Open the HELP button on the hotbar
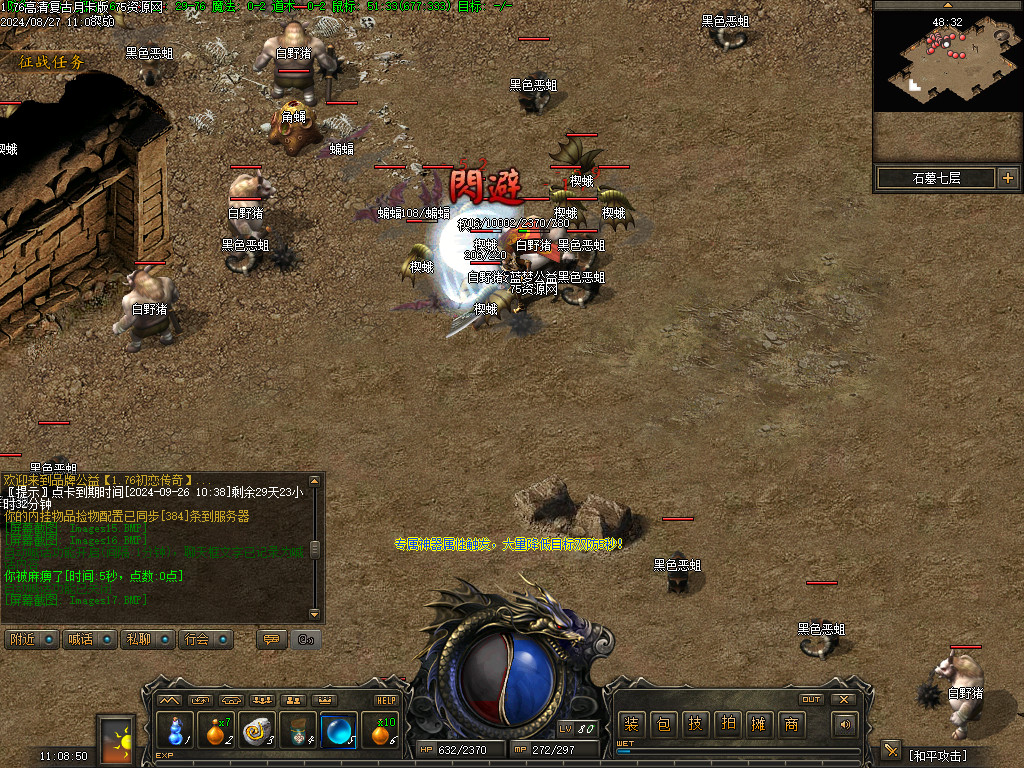This screenshot has width=1024, height=768. coord(386,700)
